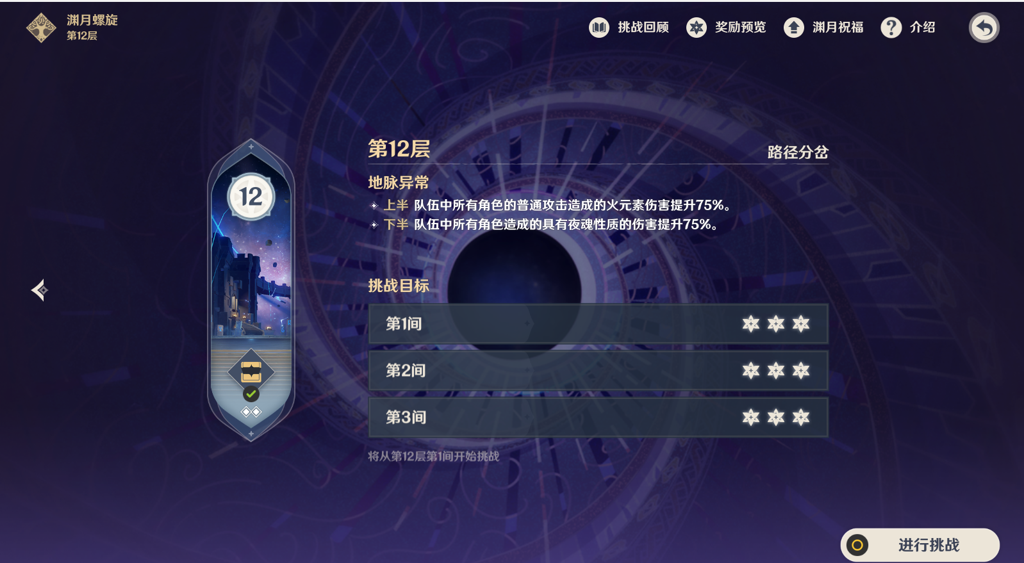
Task: Select the 第1间 chamber row
Action: pyautogui.click(x=598, y=324)
